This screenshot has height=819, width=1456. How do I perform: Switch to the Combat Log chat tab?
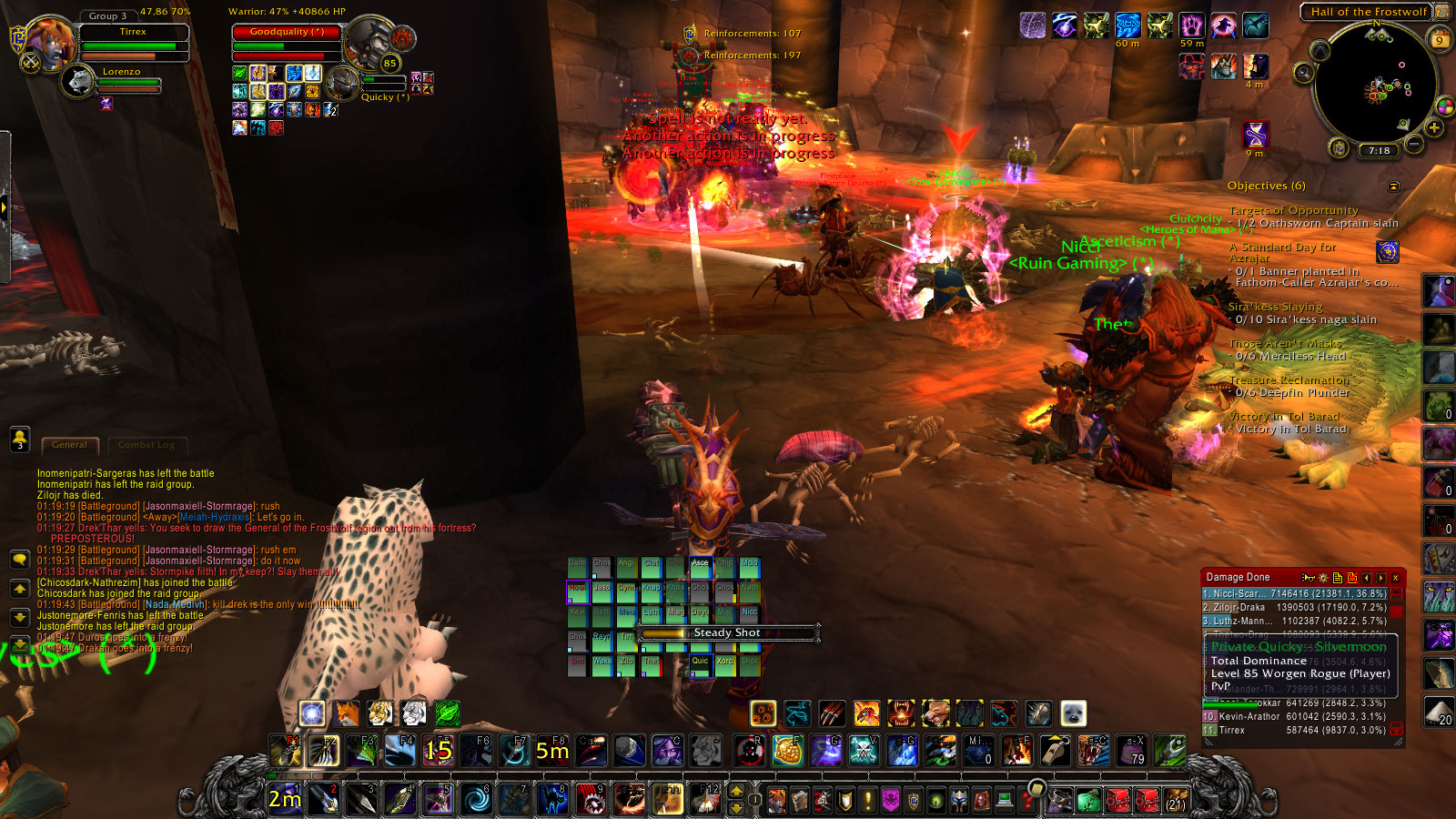[146, 445]
